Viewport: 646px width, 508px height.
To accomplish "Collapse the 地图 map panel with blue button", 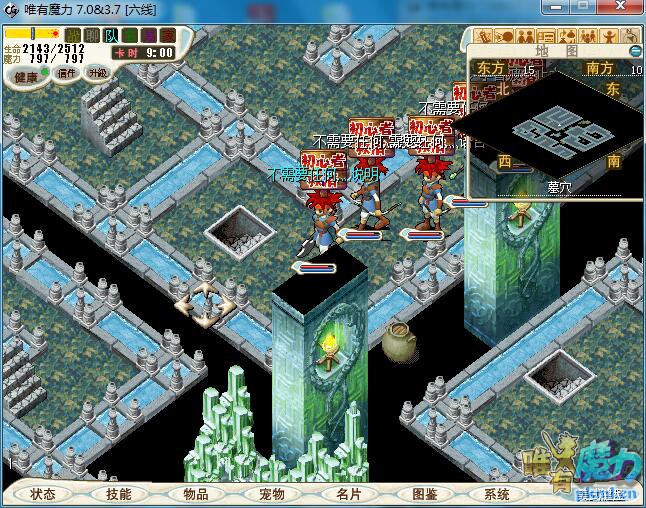I will 634,50.
